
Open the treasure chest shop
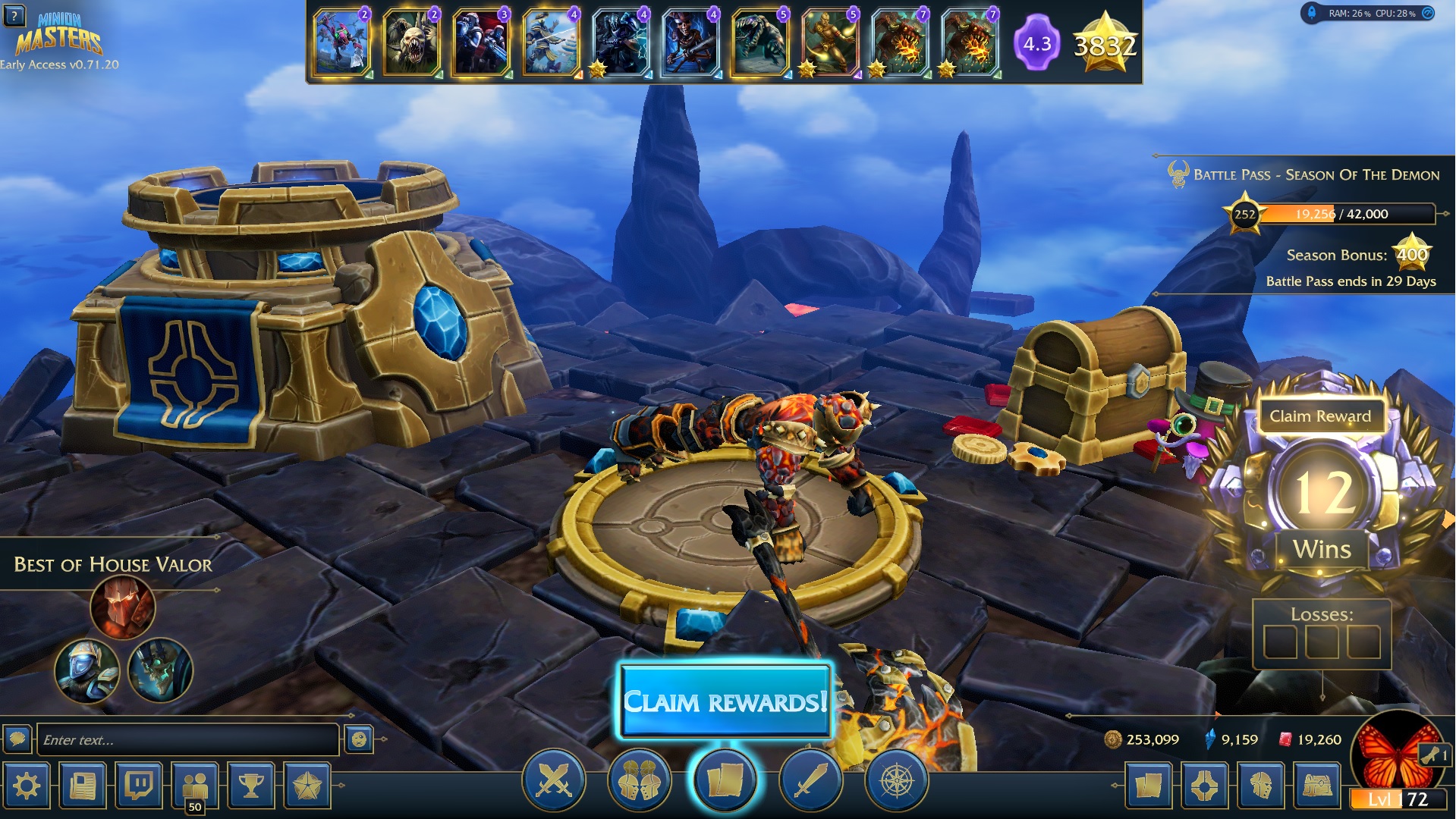[x=1318, y=786]
